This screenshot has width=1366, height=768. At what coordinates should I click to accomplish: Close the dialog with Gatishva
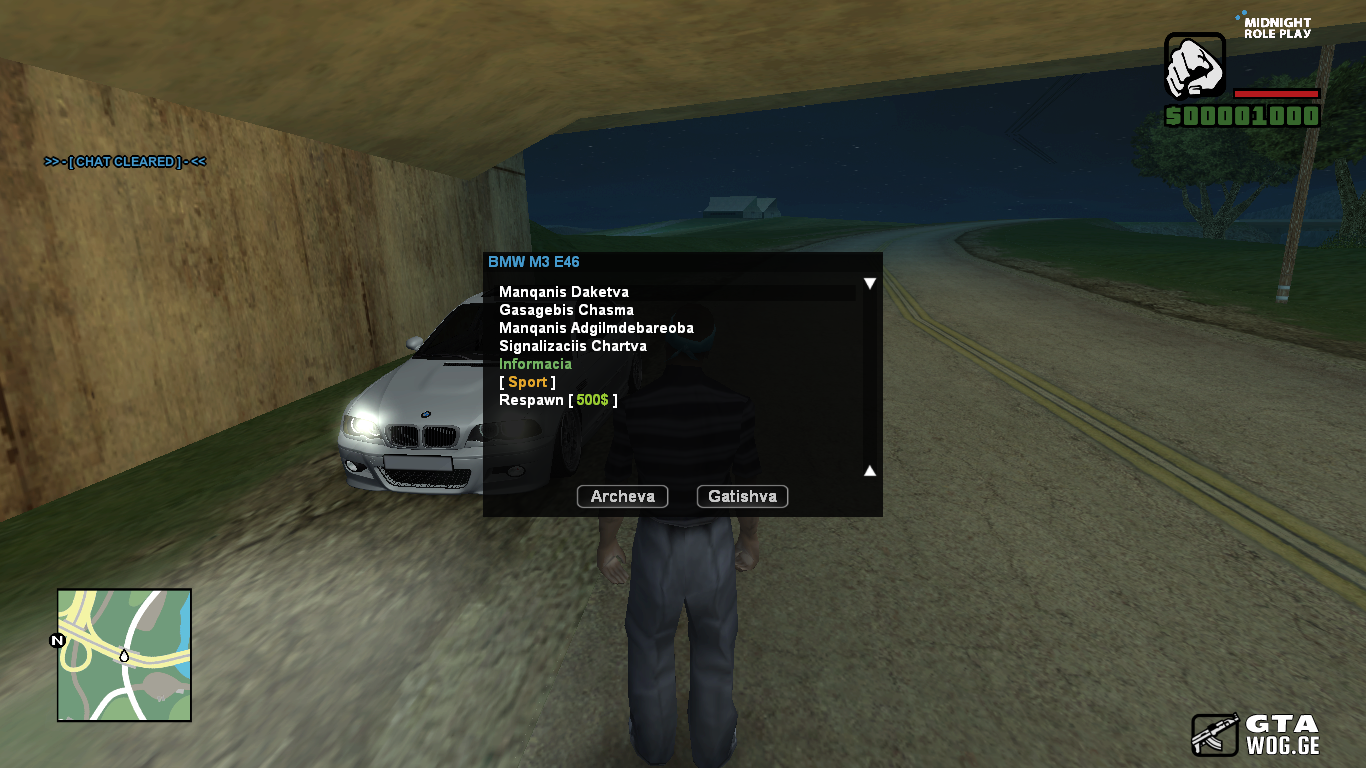tap(742, 496)
